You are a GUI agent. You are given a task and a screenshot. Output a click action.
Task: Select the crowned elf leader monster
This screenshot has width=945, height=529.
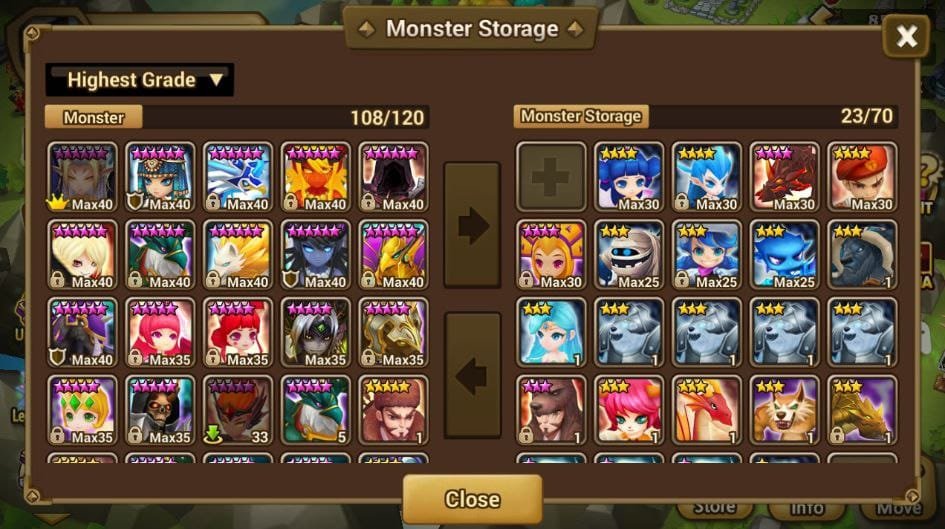82,176
